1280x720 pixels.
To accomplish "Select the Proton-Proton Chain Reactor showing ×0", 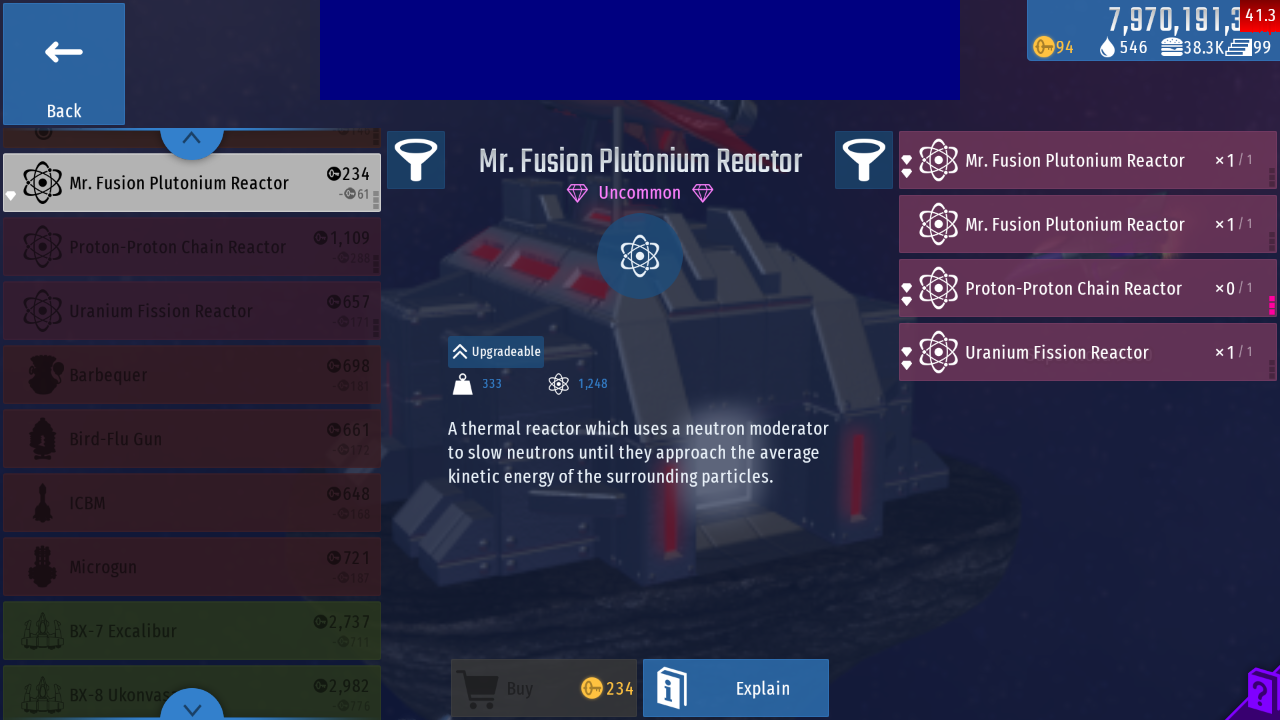I will [x=1087, y=289].
